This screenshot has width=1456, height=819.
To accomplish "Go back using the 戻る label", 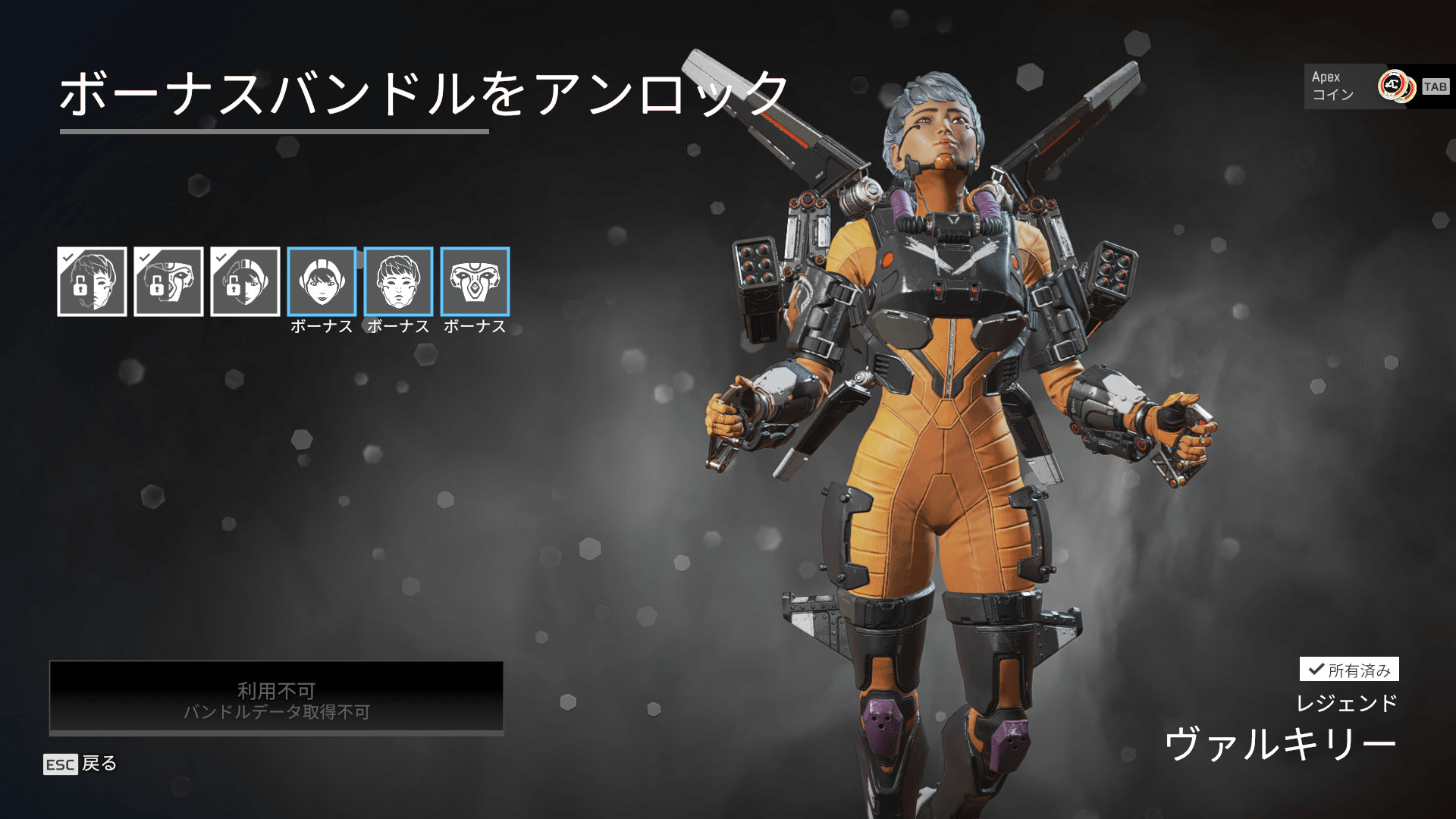I will [99, 764].
